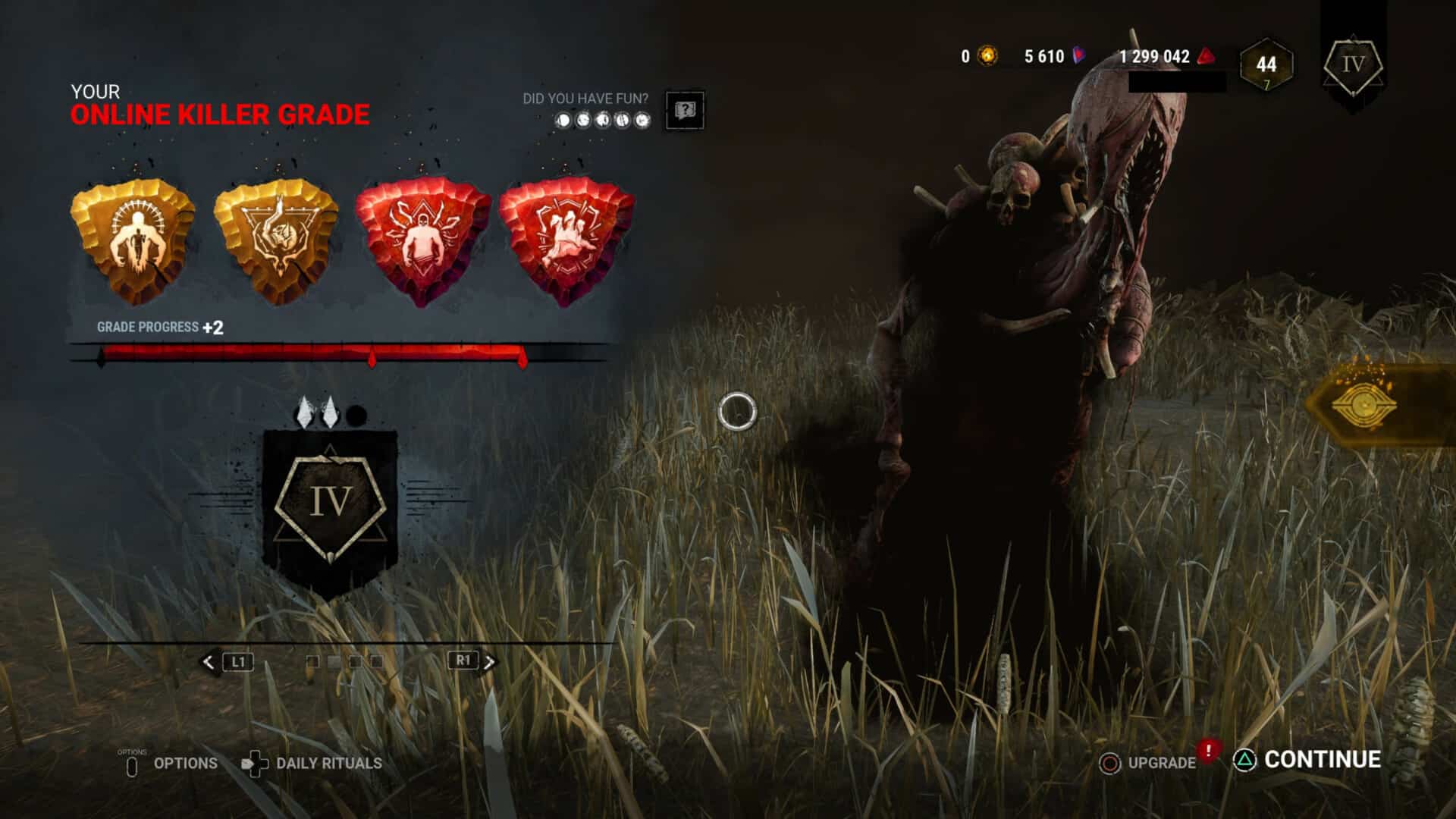1456x819 pixels.
Task: Pick the first fun-rating face emoji
Action: pyautogui.click(x=564, y=118)
